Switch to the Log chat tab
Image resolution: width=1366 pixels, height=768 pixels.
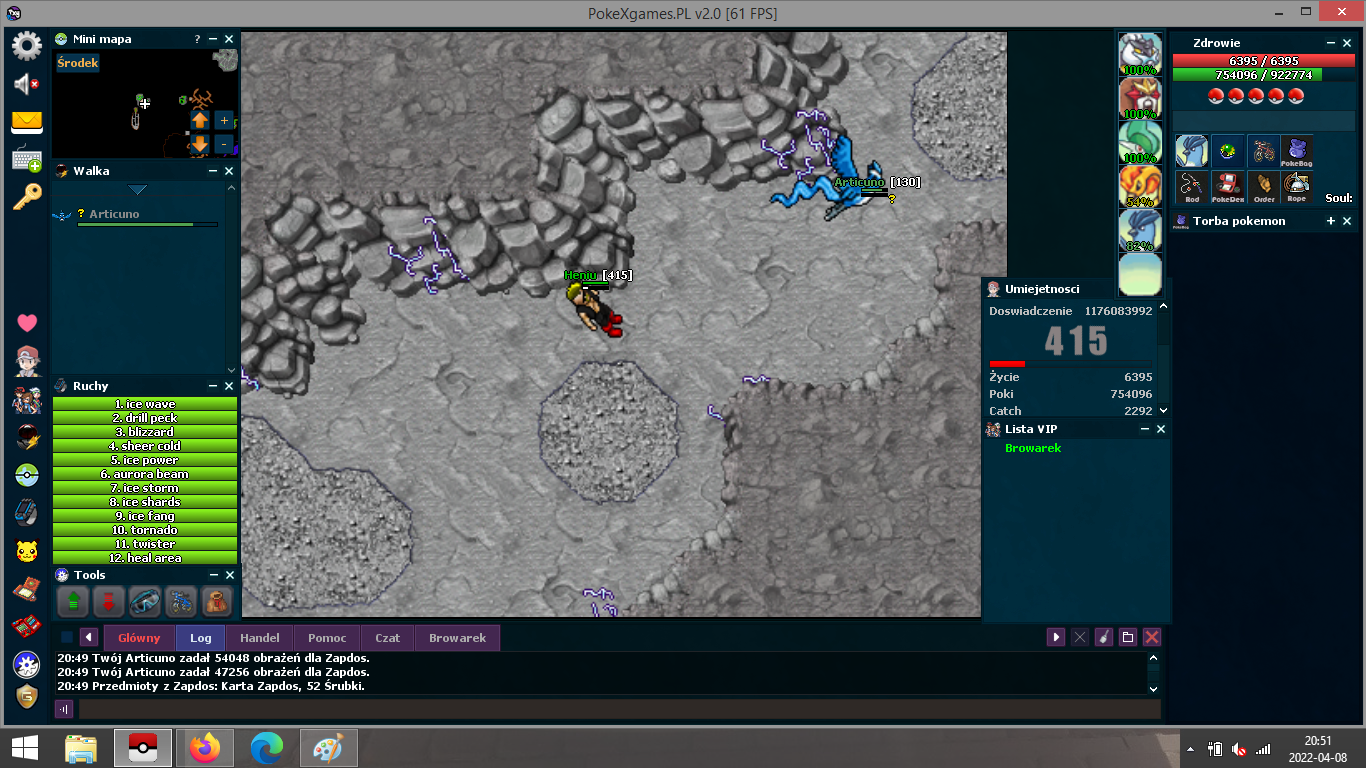click(201, 638)
